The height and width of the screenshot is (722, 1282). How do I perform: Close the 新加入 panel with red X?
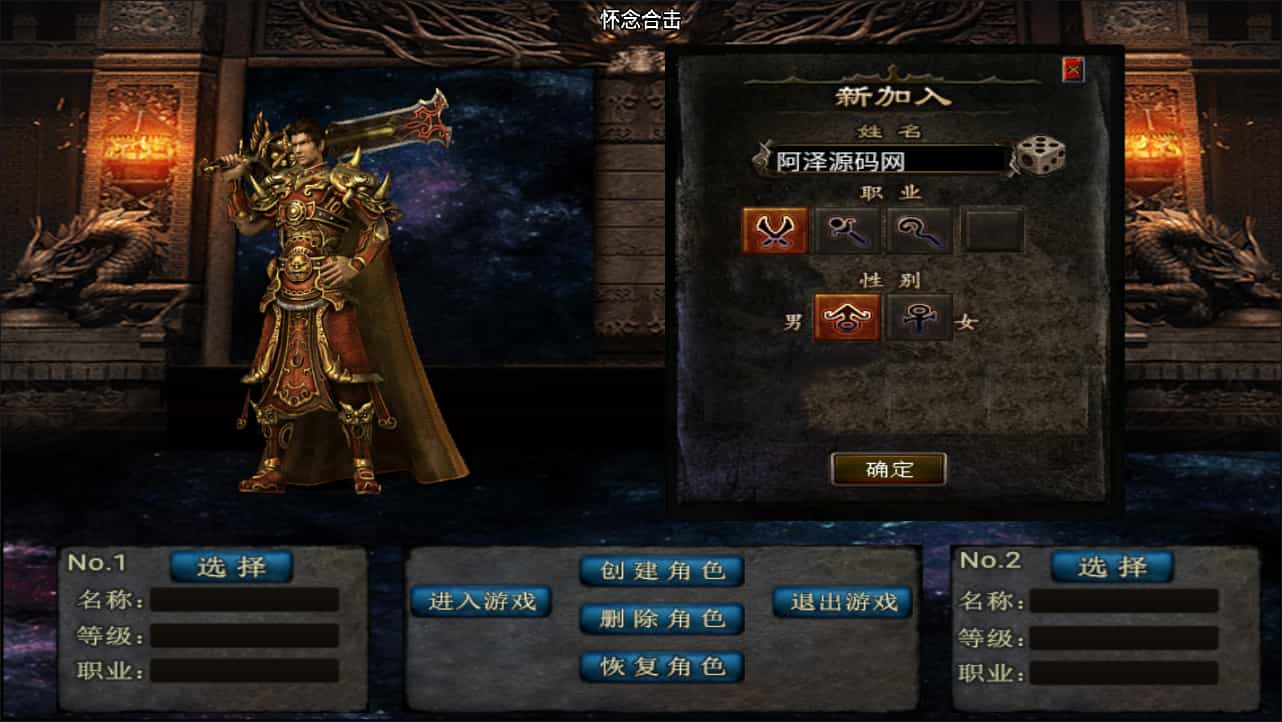1074,68
